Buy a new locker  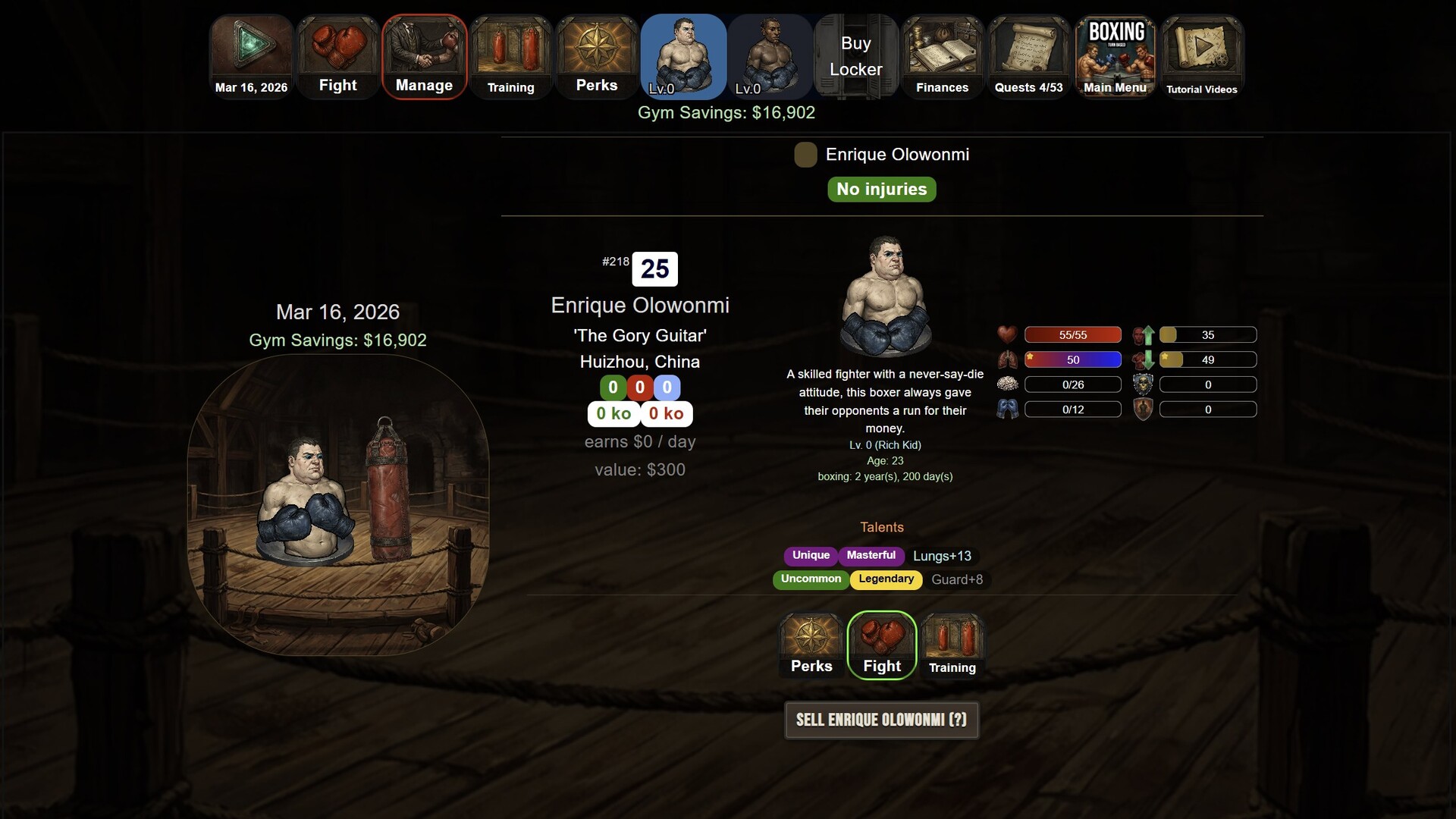(x=856, y=57)
